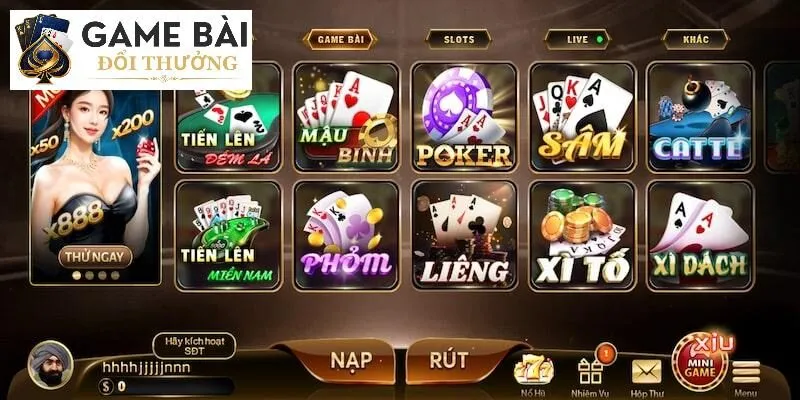Open the Tiến Lên Đếm Lá game
Viewport: 800px width, 400px height.
click(x=228, y=120)
